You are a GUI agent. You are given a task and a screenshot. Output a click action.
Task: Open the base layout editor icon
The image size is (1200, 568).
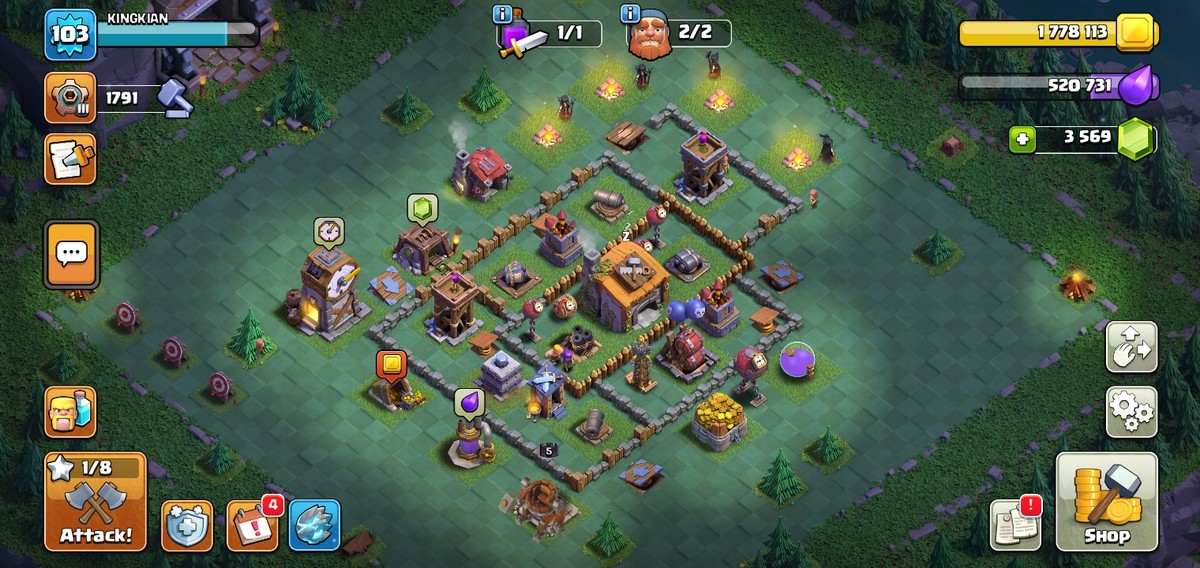click(1131, 347)
